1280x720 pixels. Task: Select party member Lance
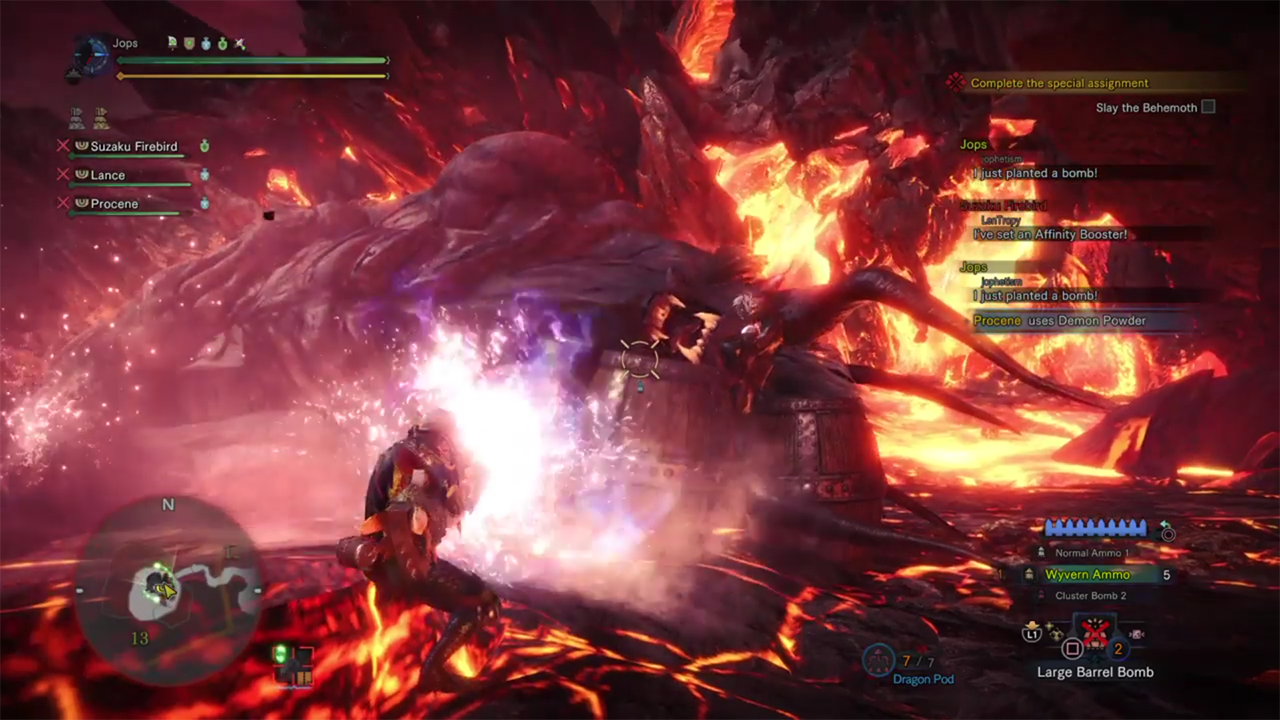click(108, 175)
